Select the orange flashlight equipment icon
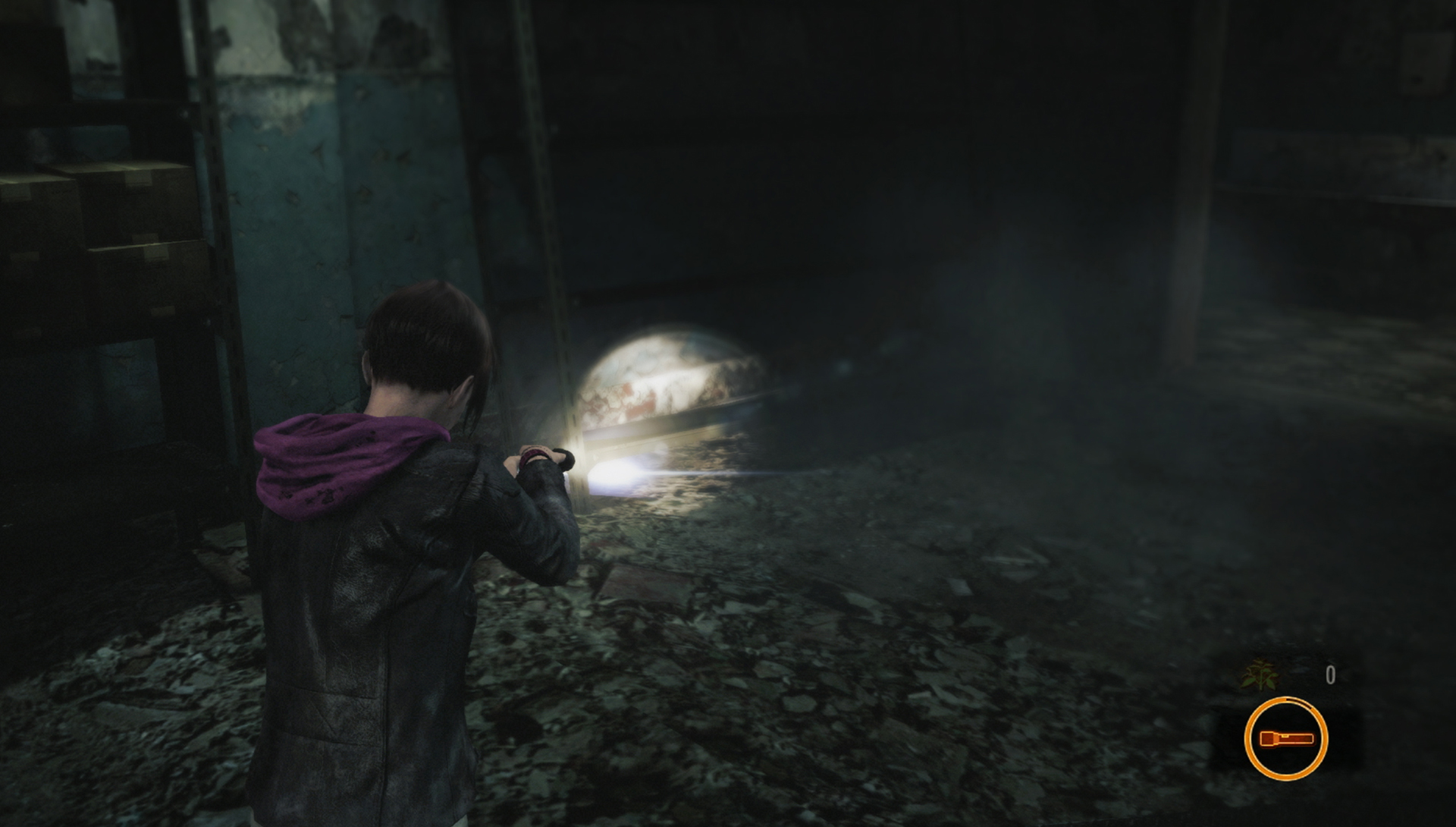 [x=1285, y=737]
